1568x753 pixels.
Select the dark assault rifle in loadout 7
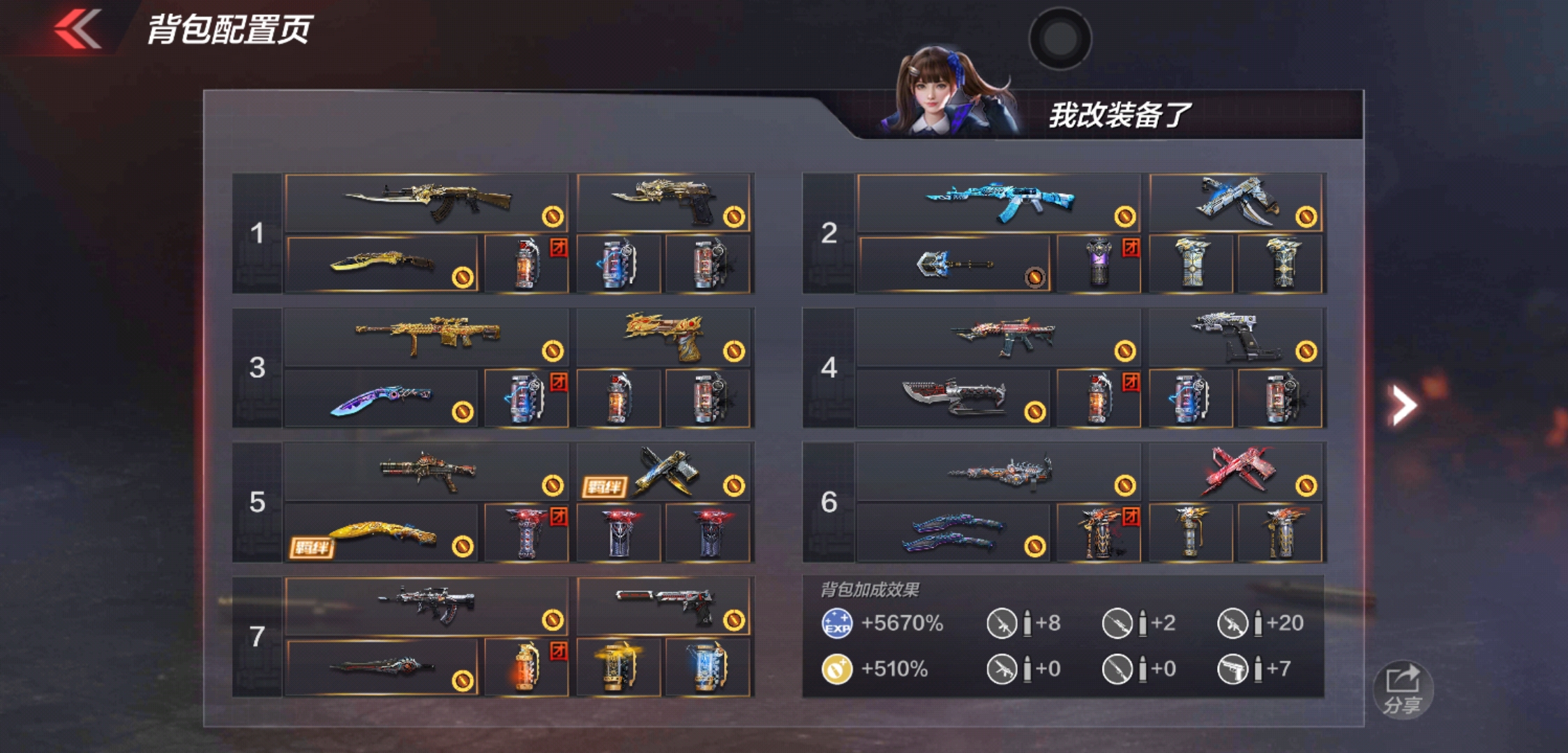[427, 605]
